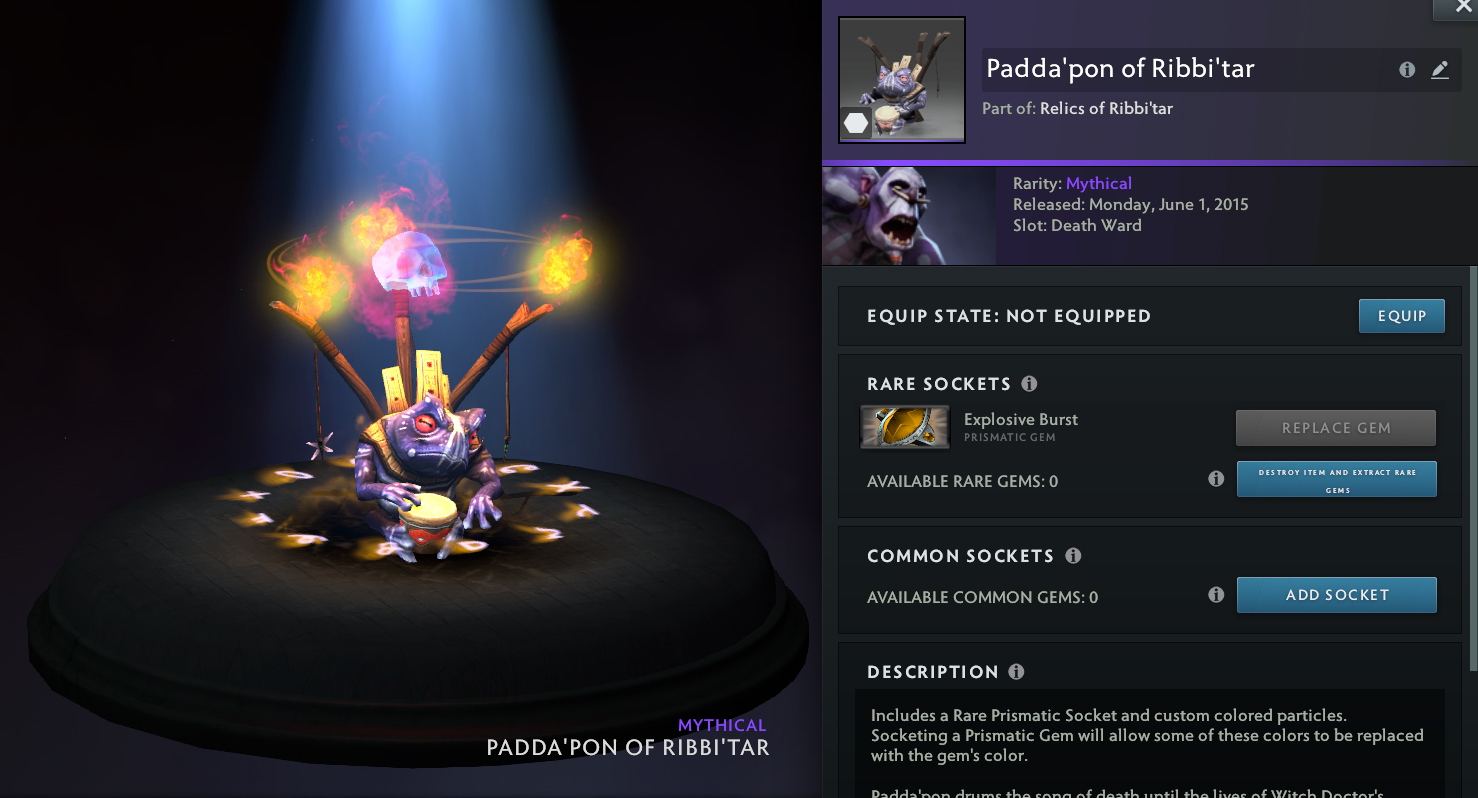Select the Explosive Burst prismatic gem

905,427
